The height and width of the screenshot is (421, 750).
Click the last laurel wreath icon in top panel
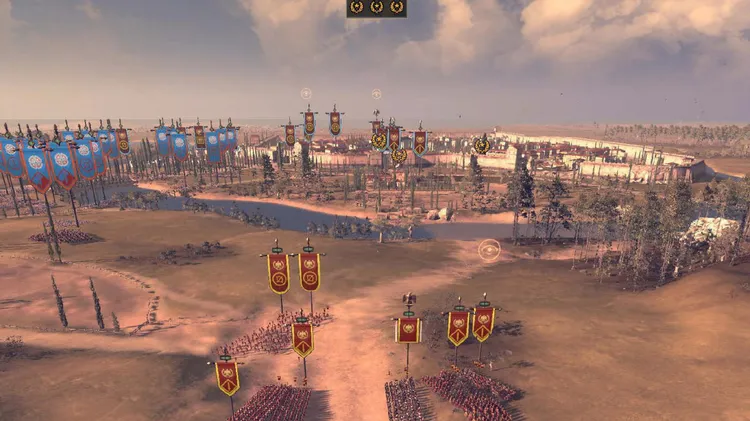pos(397,7)
